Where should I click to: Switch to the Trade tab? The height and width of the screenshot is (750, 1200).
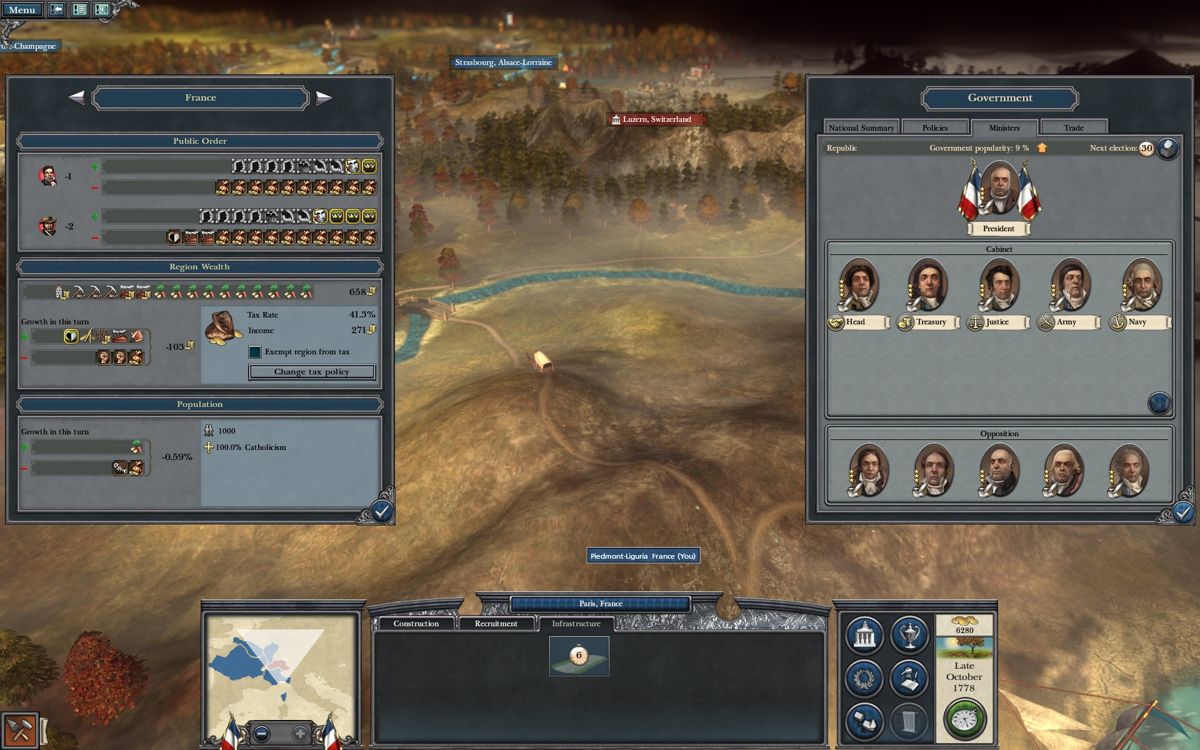click(x=1073, y=128)
